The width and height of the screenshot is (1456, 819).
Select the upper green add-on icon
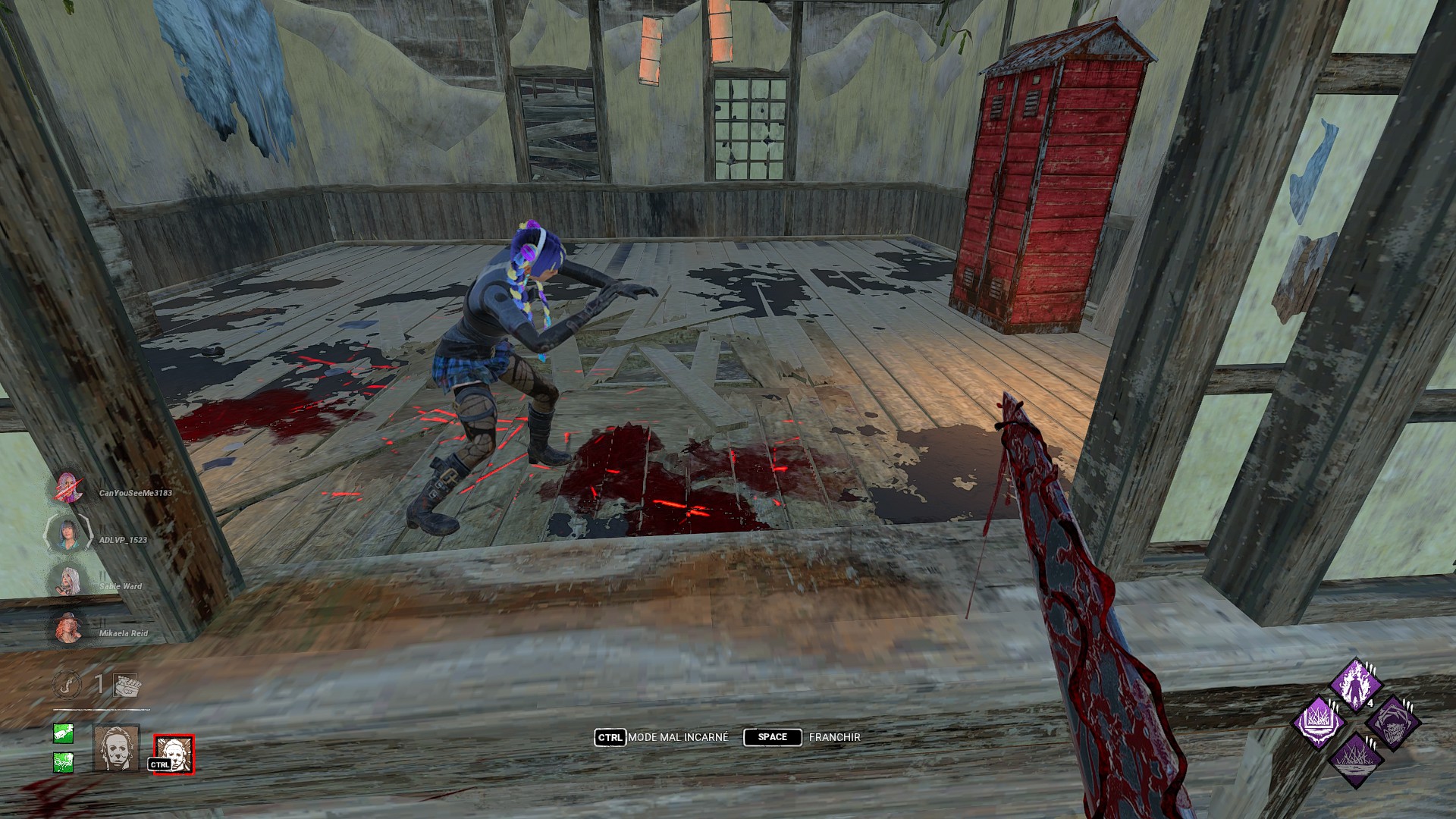click(x=64, y=733)
